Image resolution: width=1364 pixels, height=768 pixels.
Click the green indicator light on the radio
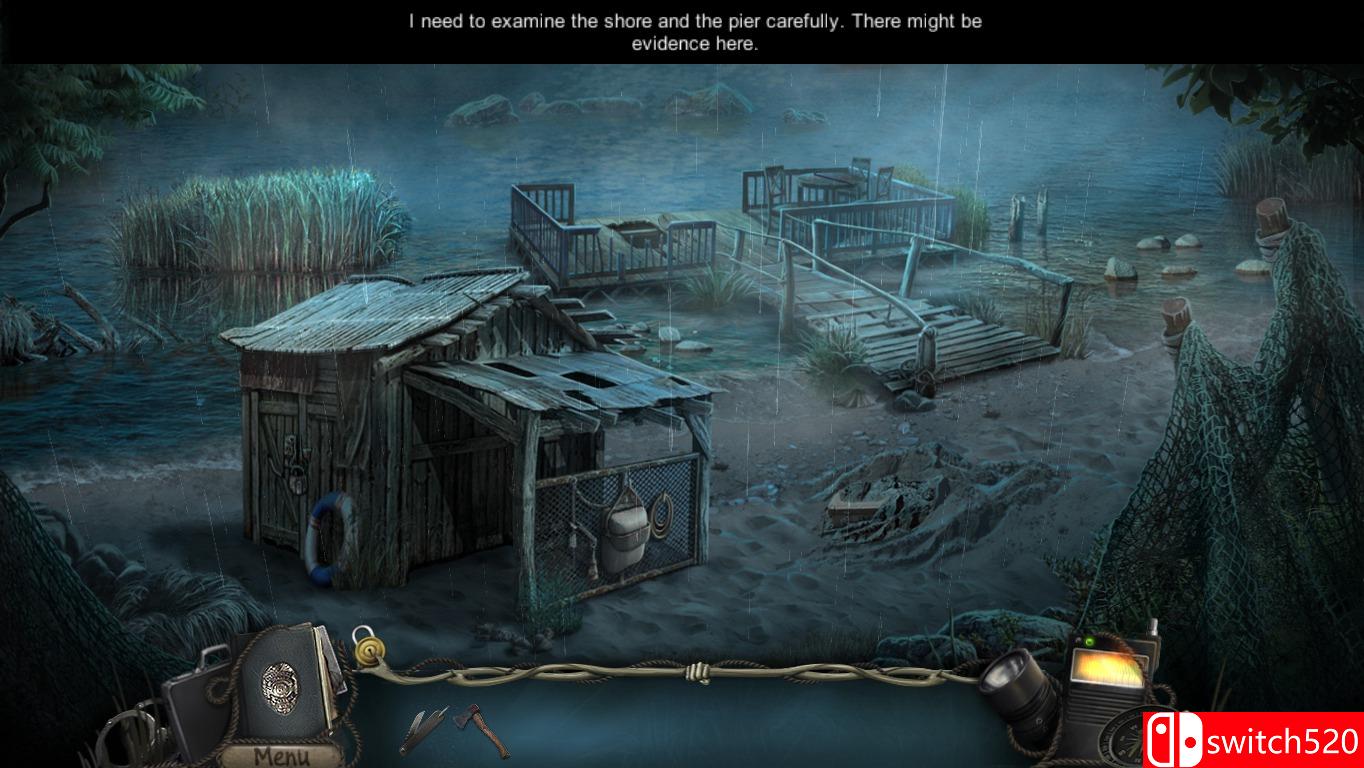pyautogui.click(x=1089, y=641)
